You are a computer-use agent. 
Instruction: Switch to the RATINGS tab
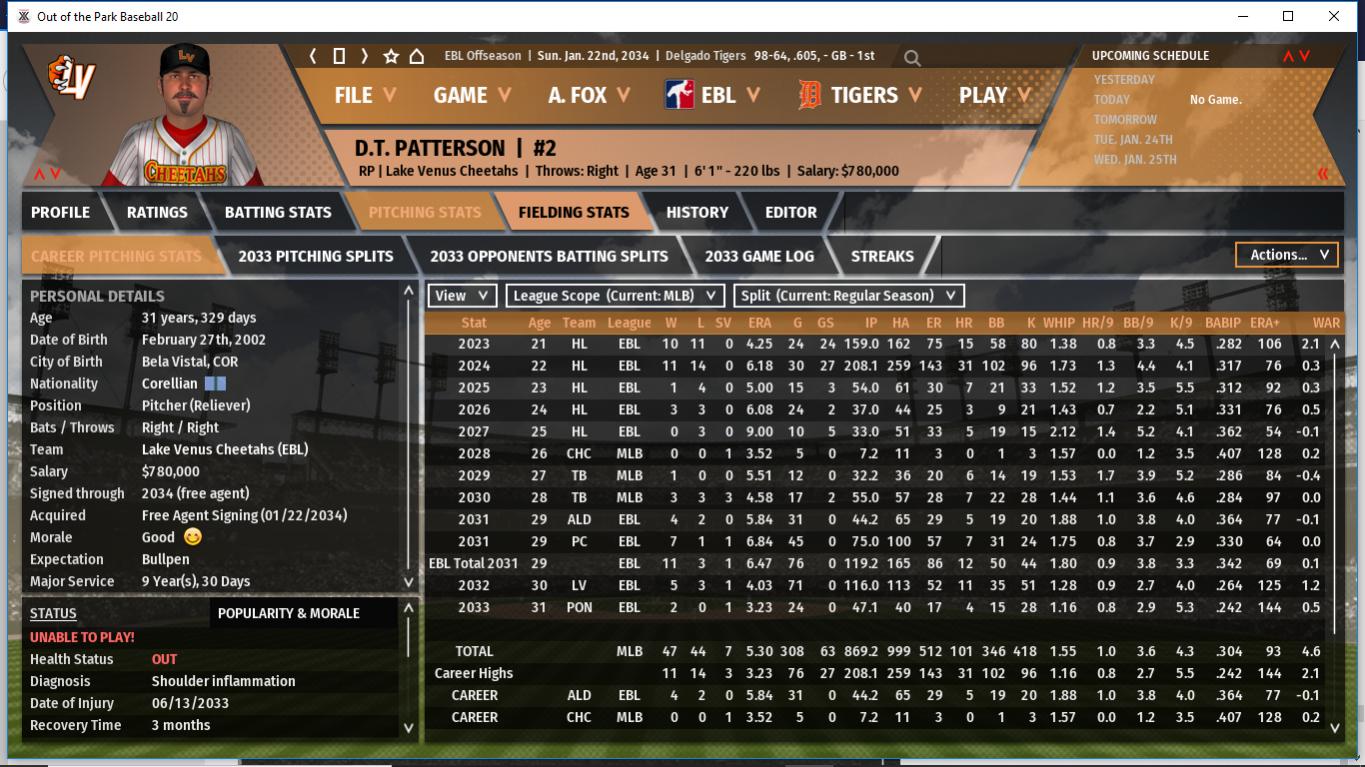point(157,212)
